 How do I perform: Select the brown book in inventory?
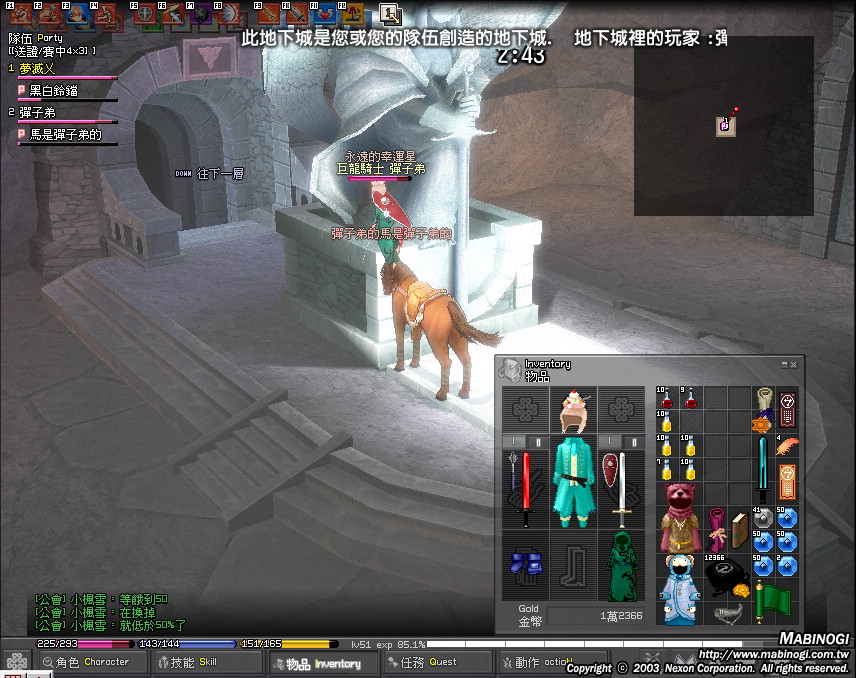point(739,529)
